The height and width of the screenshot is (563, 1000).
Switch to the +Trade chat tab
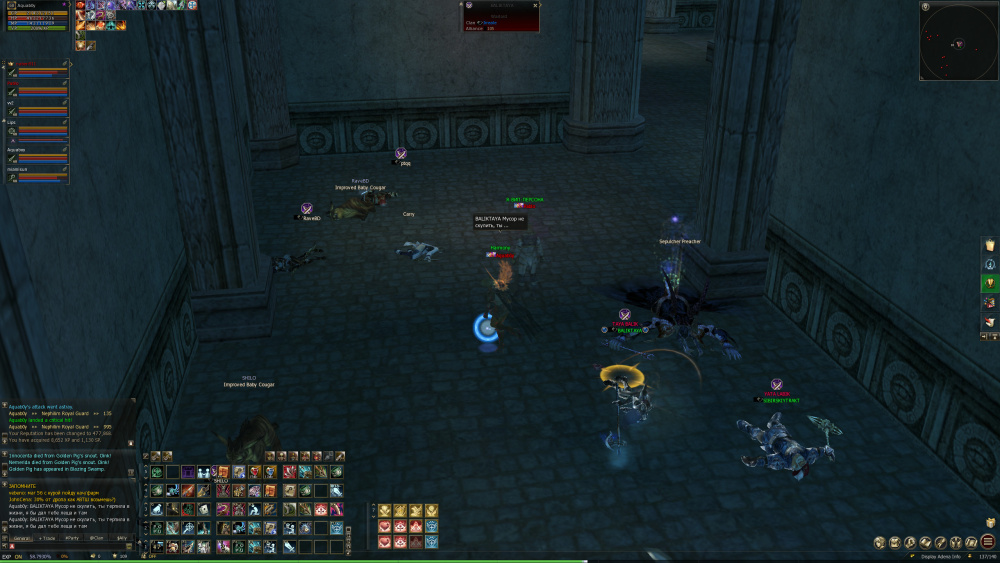47,538
